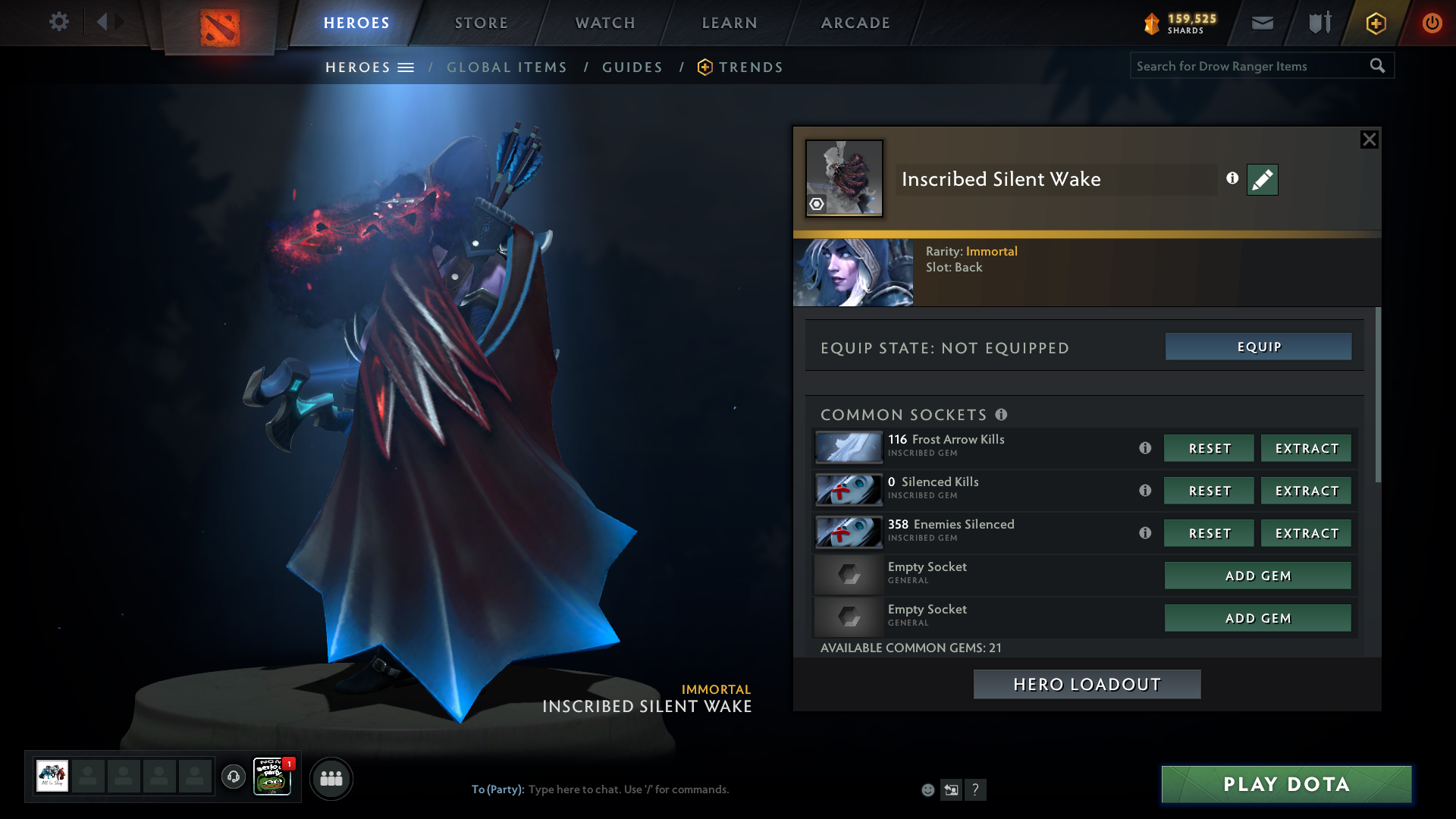The height and width of the screenshot is (819, 1456).
Task: Start matchmaking with Play Dota
Action: [1286, 784]
